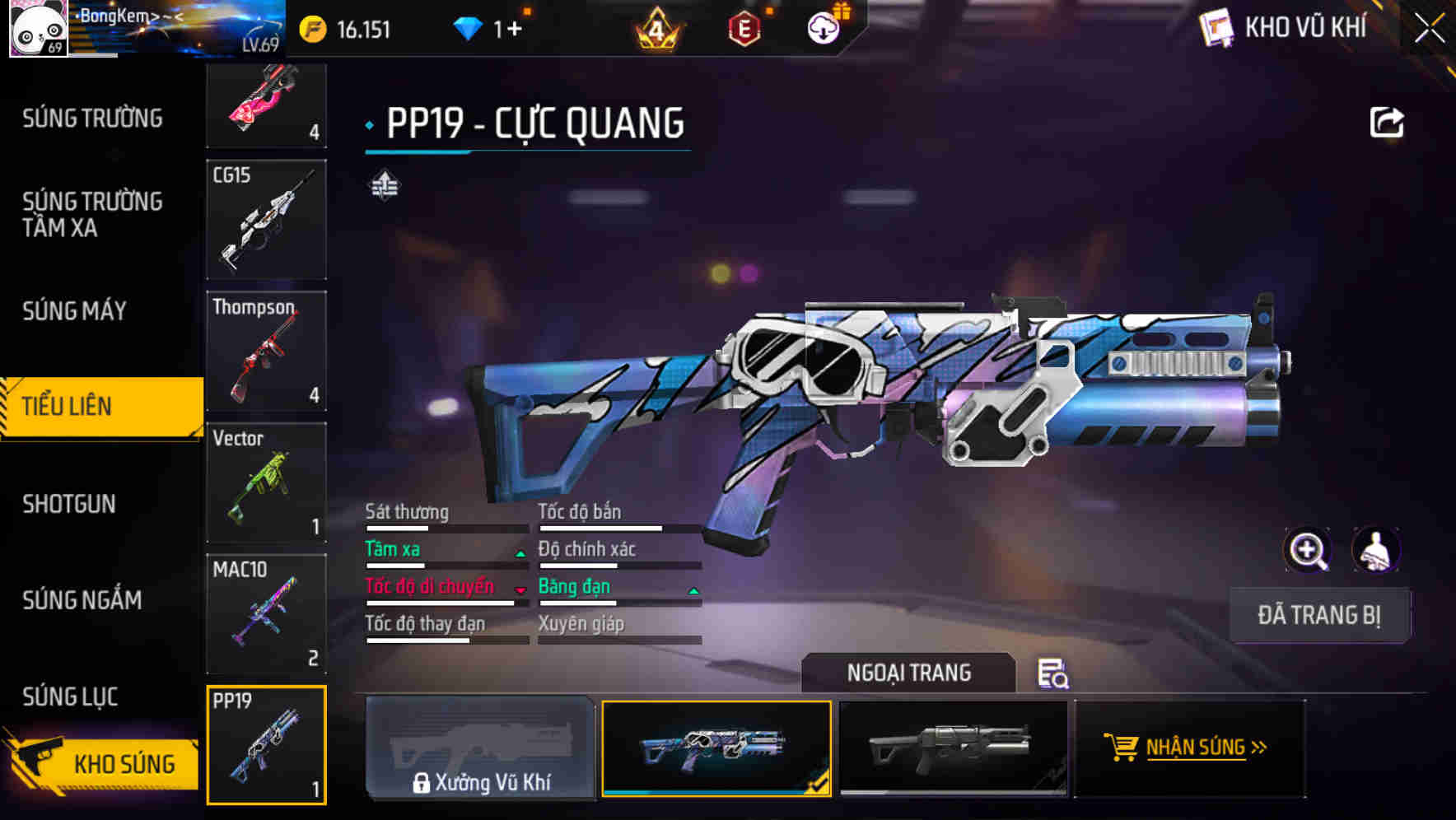This screenshot has height=820, width=1456.
Task: Toggle the locked Xưởng Vũ Khí slot
Action: (480, 749)
